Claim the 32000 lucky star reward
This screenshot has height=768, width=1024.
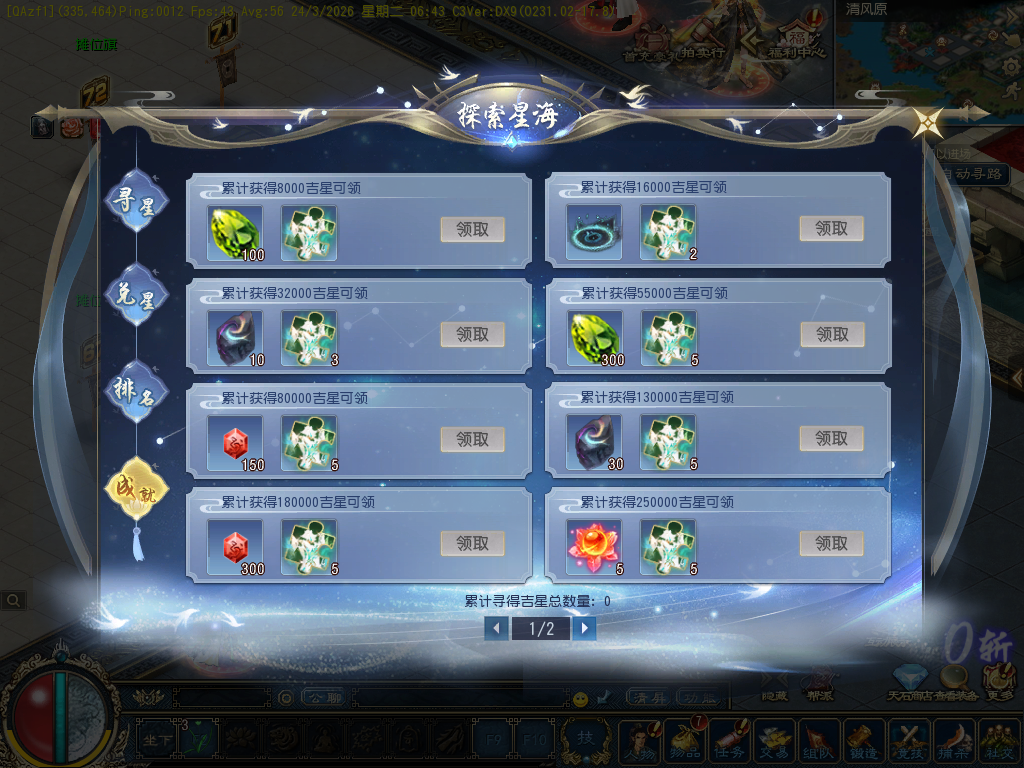(x=472, y=334)
